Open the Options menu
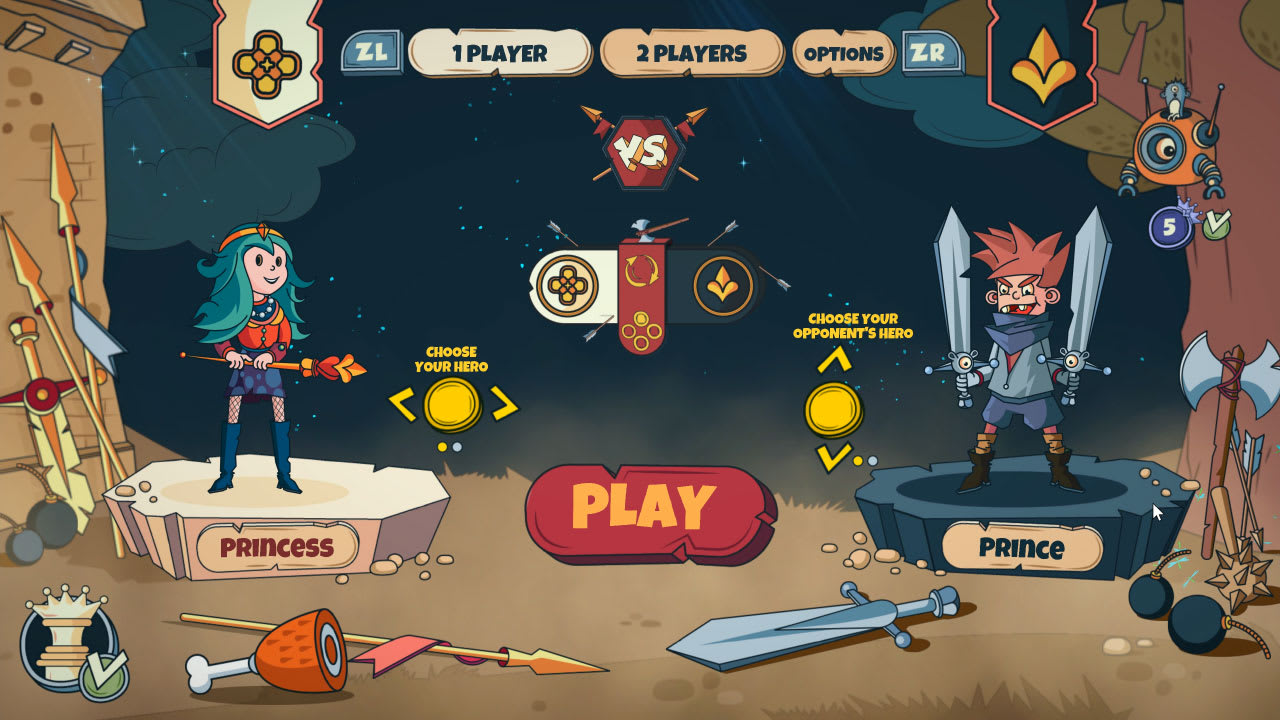1280x720 pixels. coord(845,55)
